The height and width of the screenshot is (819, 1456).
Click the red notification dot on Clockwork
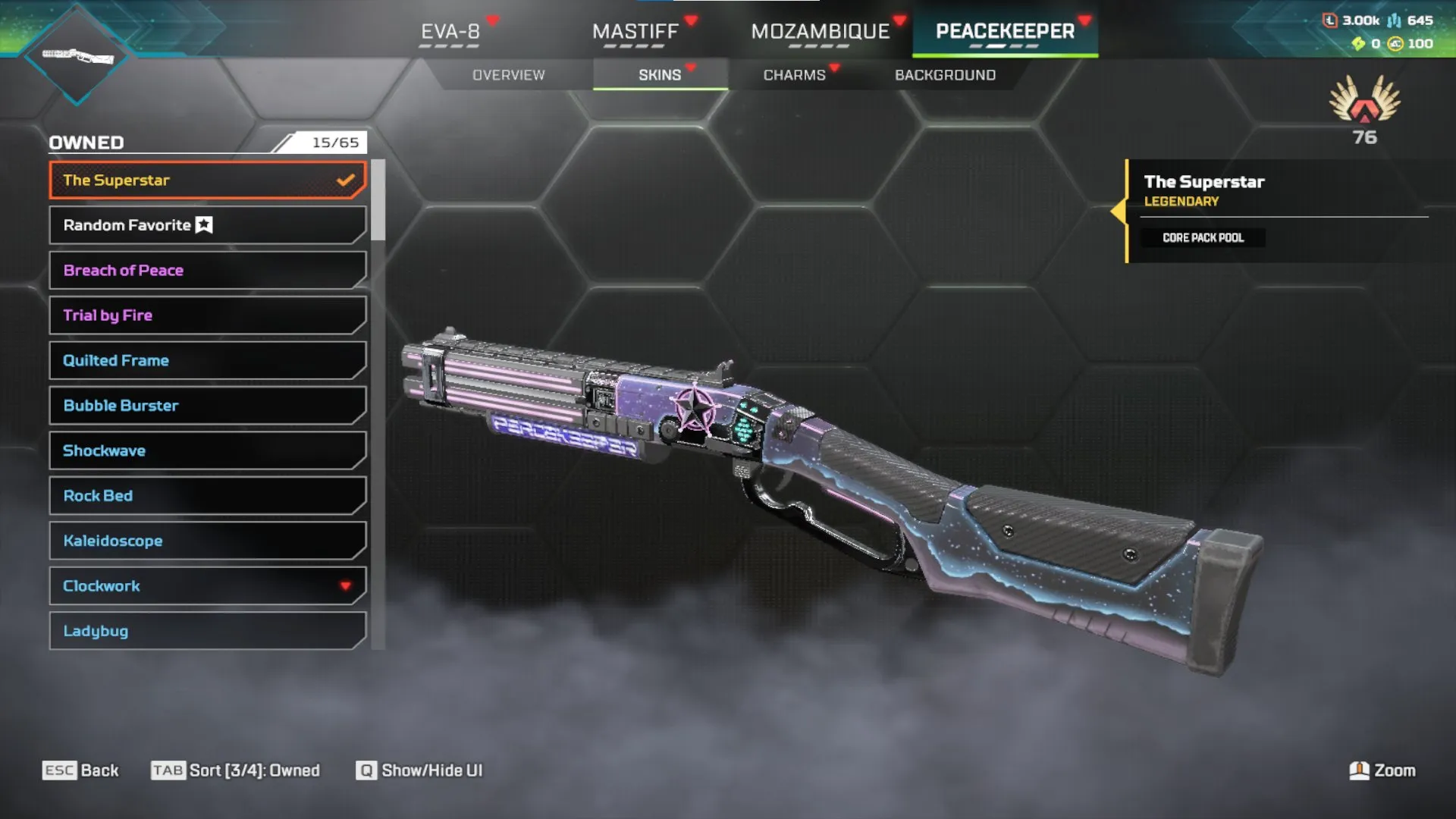[346, 585]
